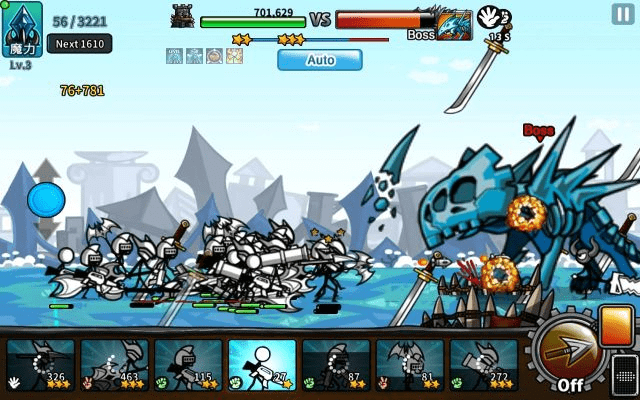Summon the highlighted unit costing 27

pos(262,365)
